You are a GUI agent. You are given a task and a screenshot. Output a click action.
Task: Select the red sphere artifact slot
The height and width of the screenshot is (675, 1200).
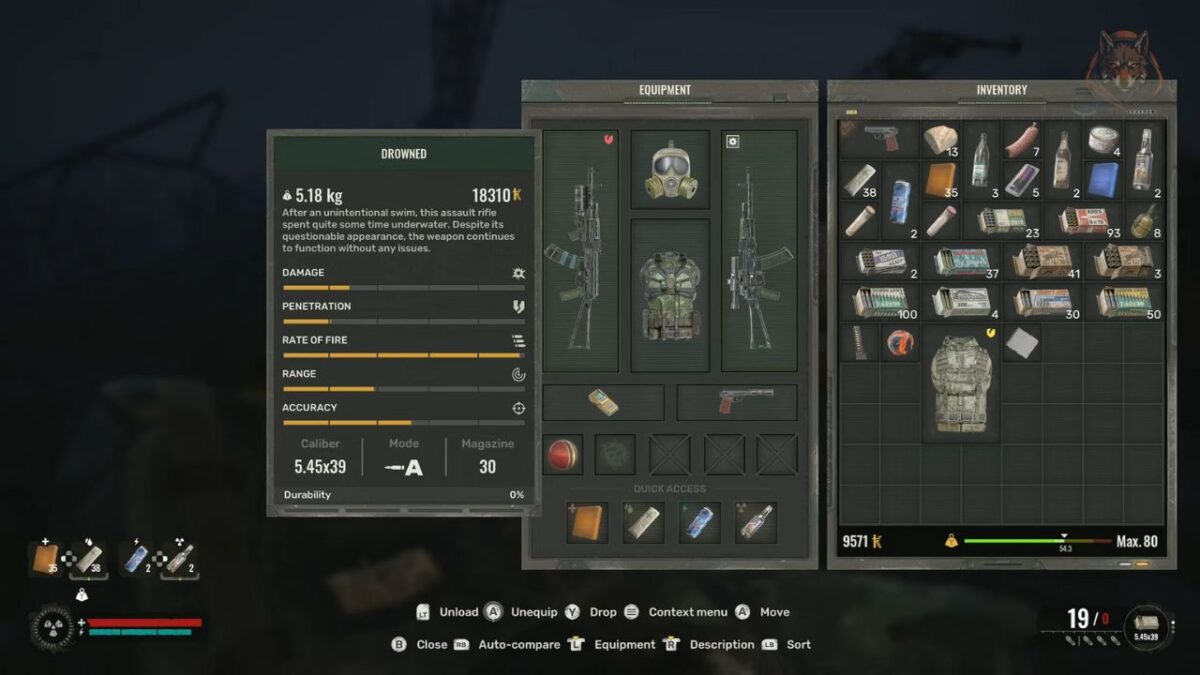coord(563,454)
